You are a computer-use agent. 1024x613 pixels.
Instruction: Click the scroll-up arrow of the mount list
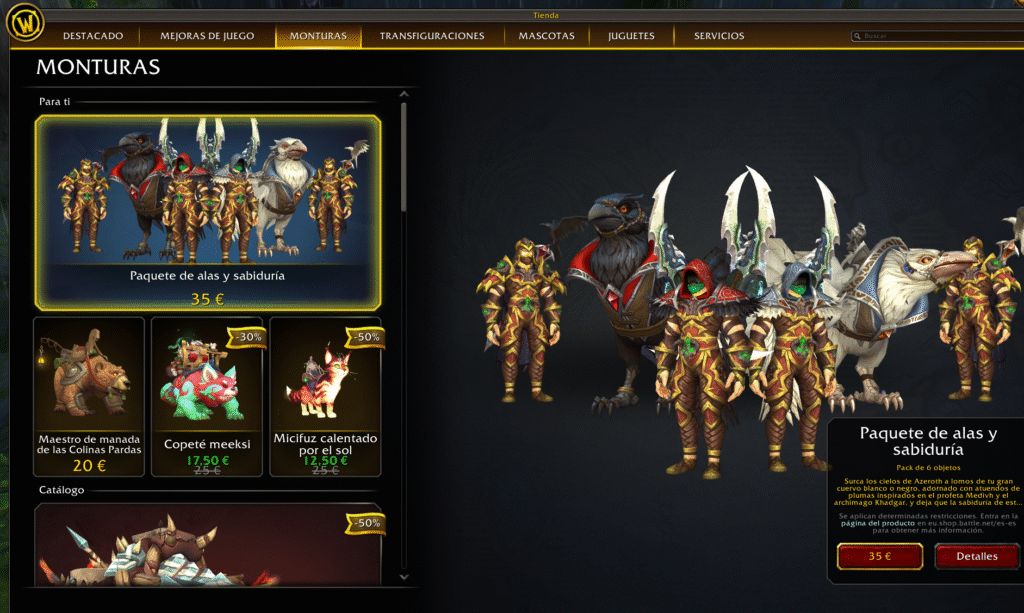404,97
